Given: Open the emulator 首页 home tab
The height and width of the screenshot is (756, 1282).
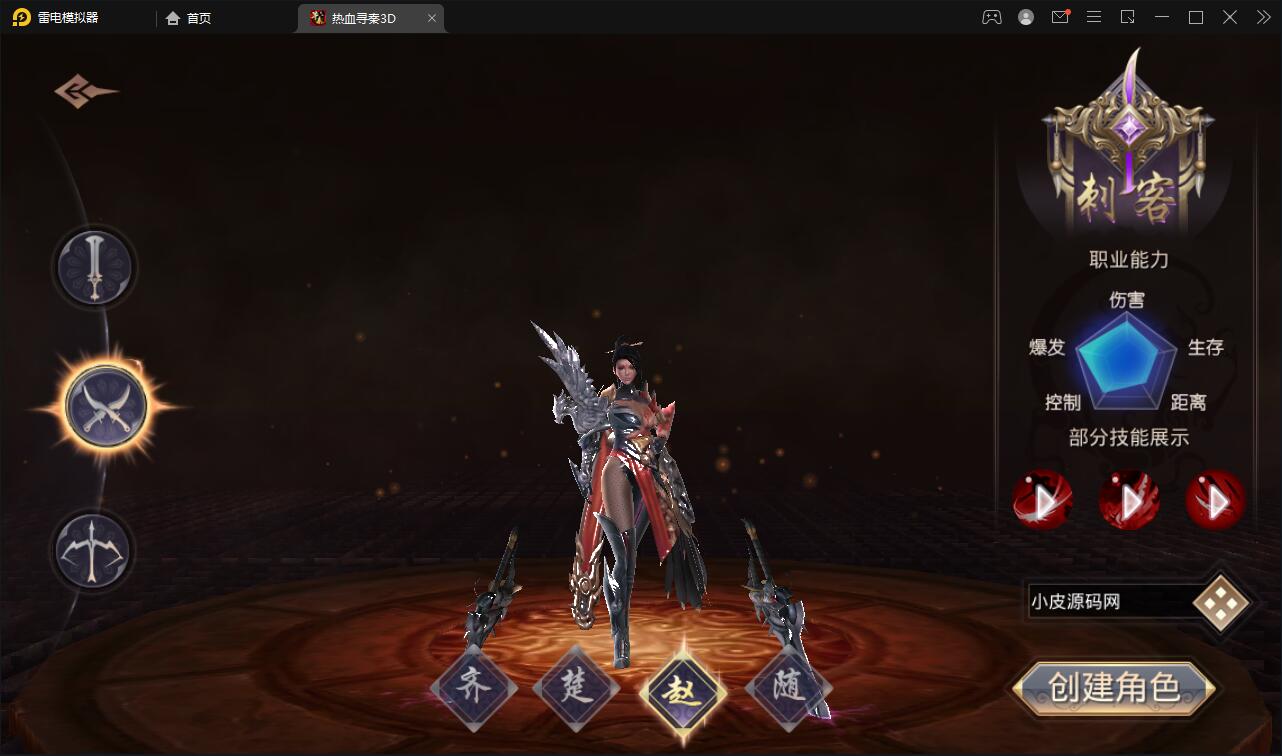Looking at the screenshot, I should [x=189, y=18].
